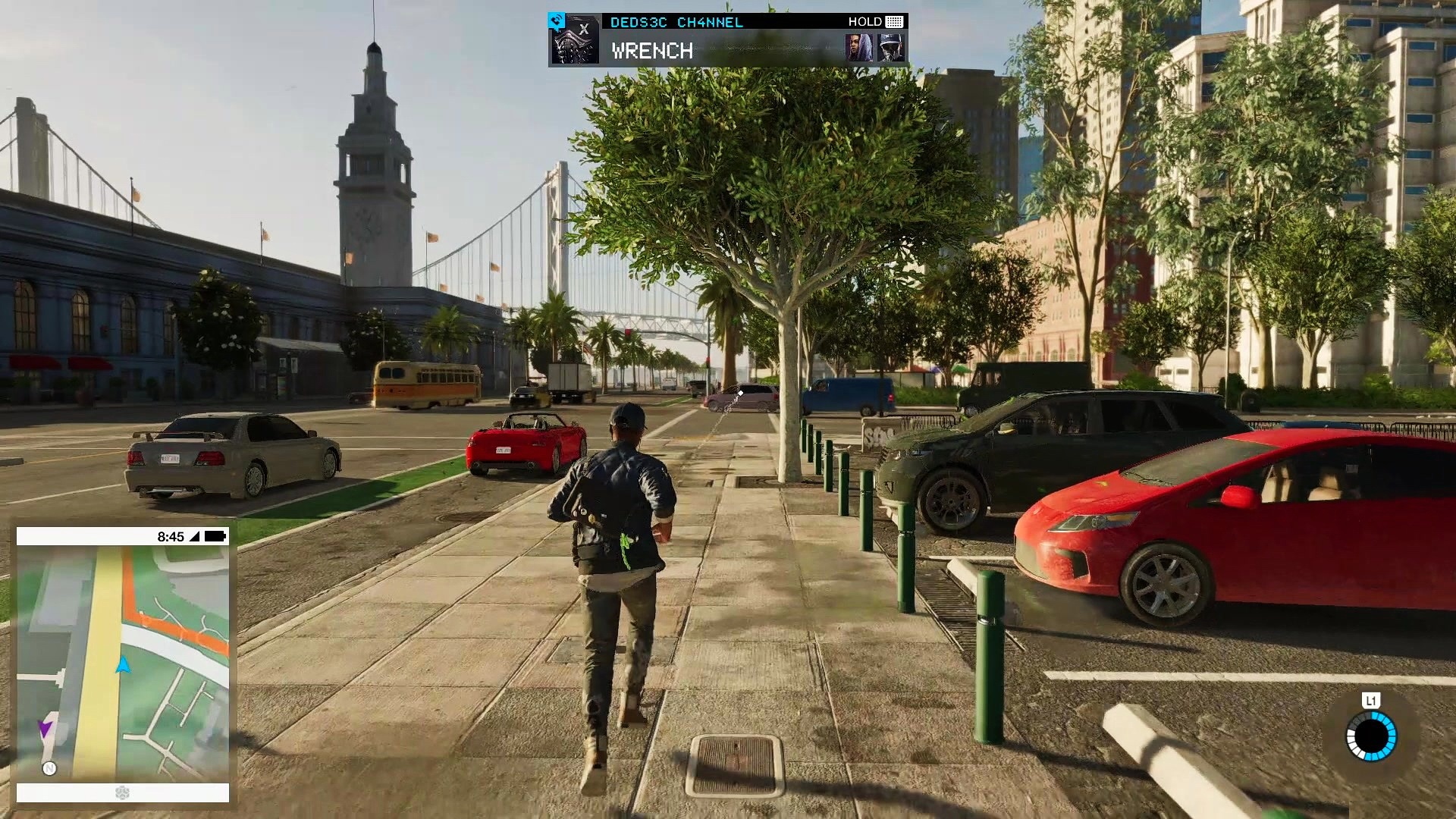
Task: Tap the icon on the phone's bottom bar
Action: [122, 792]
